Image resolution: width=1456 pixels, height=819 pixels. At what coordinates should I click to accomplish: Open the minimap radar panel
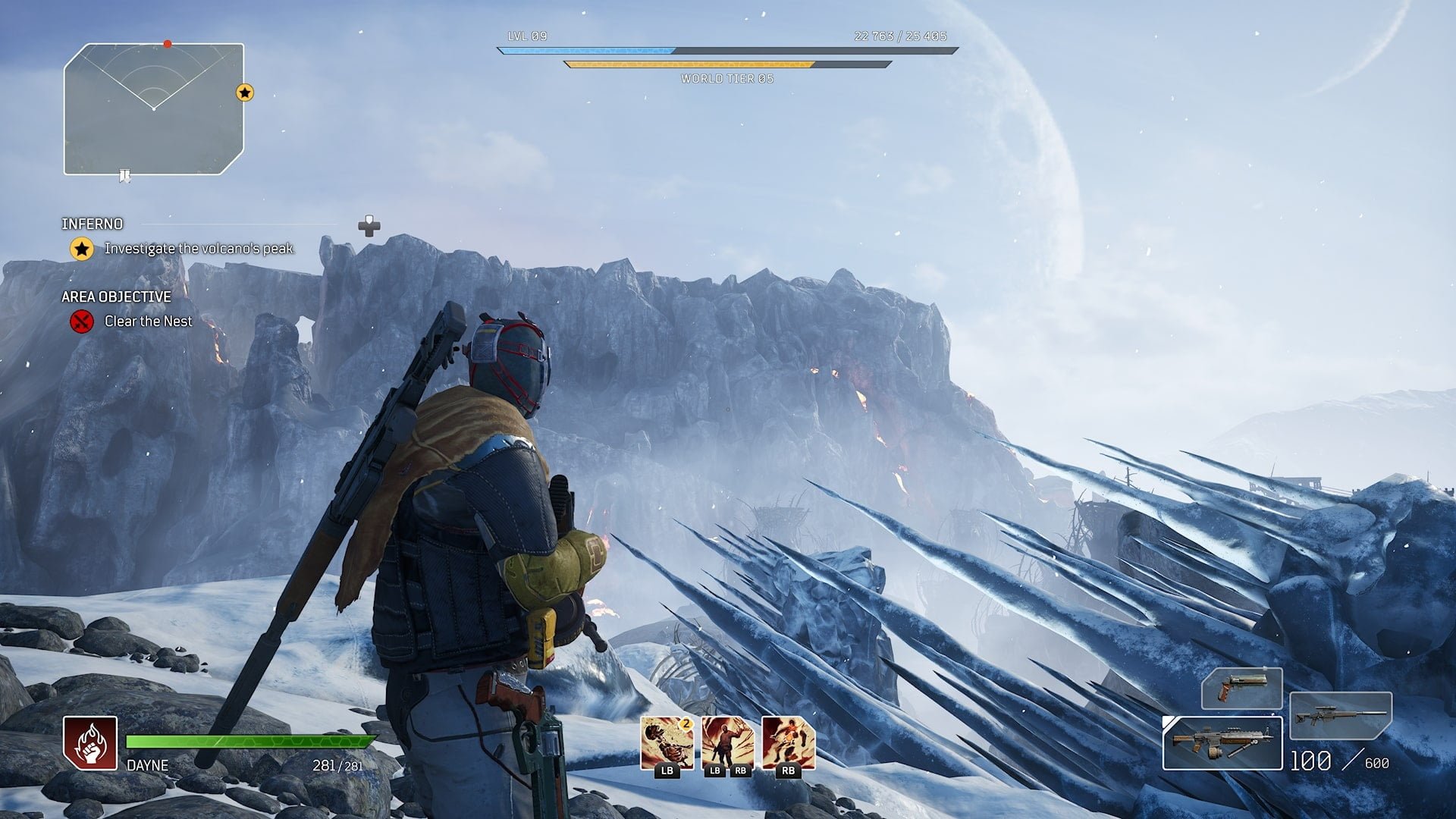pos(154,109)
